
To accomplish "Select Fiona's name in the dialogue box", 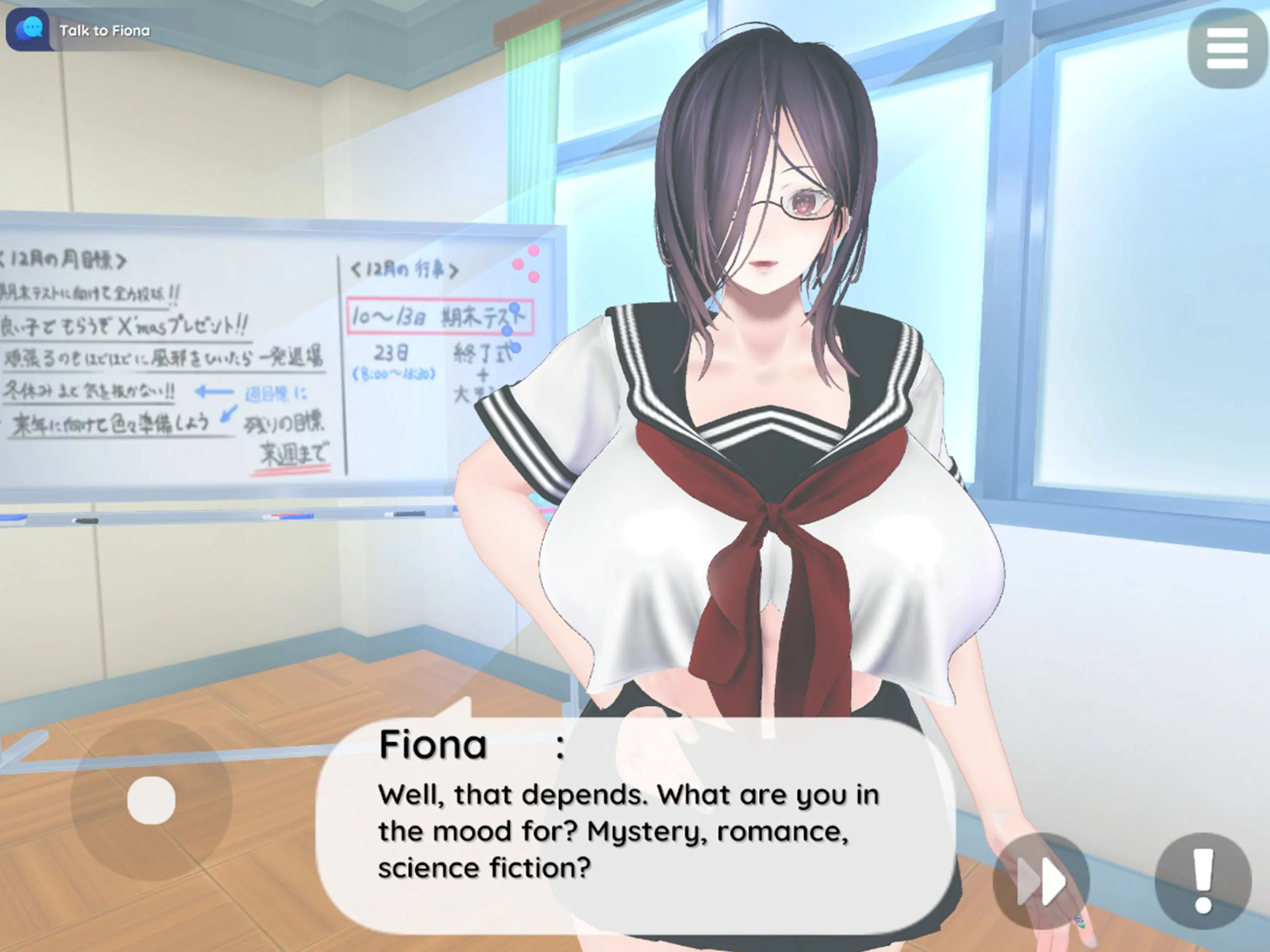I will 433,744.
